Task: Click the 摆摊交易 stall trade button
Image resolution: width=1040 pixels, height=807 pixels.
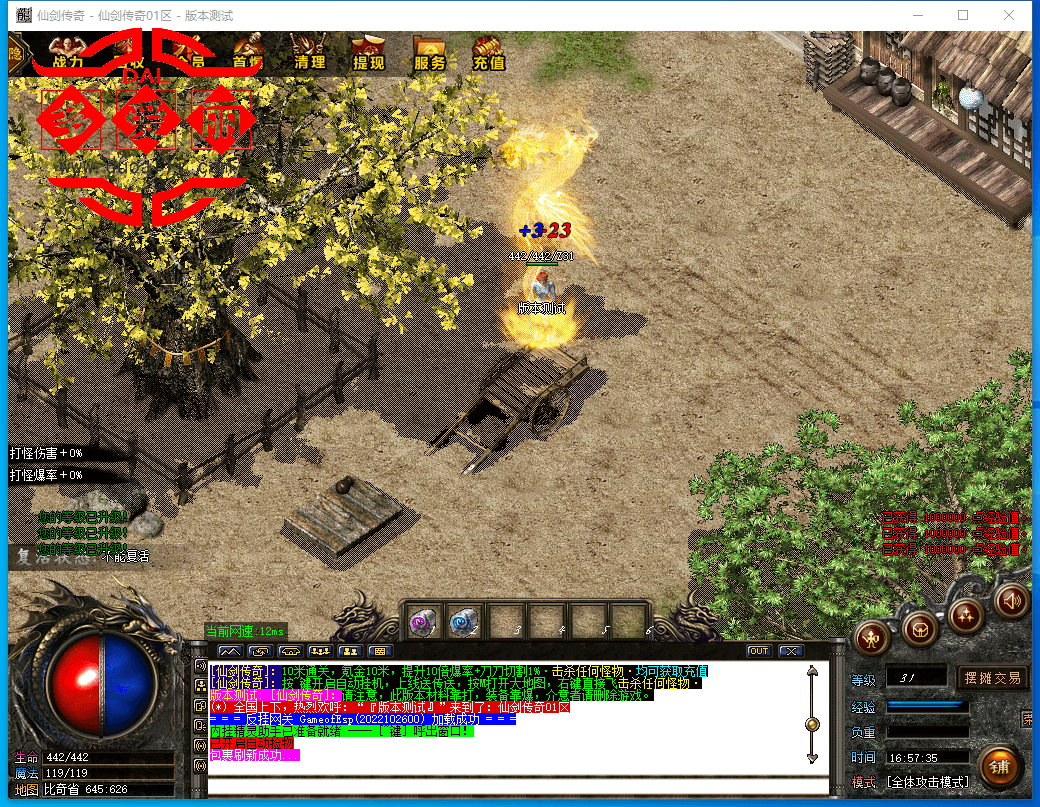Action: pyautogui.click(x=993, y=678)
